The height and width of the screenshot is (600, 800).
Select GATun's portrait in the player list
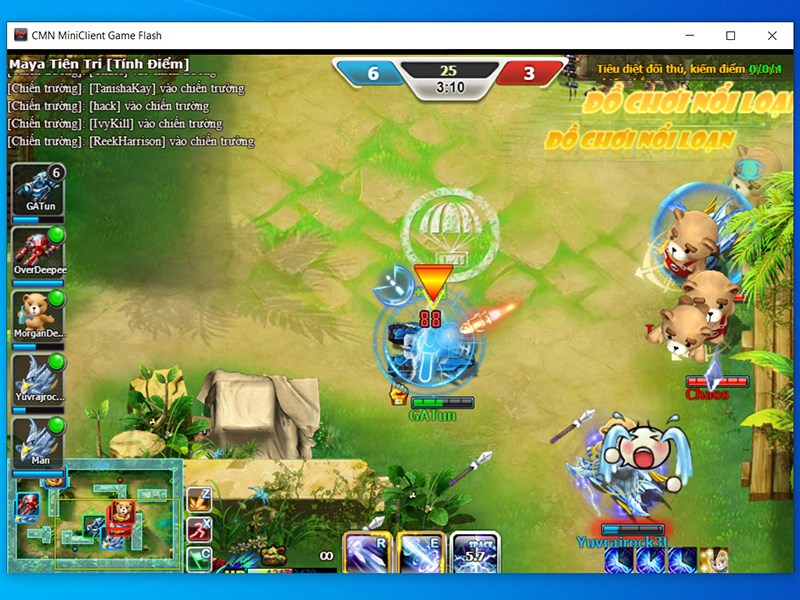click(x=37, y=186)
